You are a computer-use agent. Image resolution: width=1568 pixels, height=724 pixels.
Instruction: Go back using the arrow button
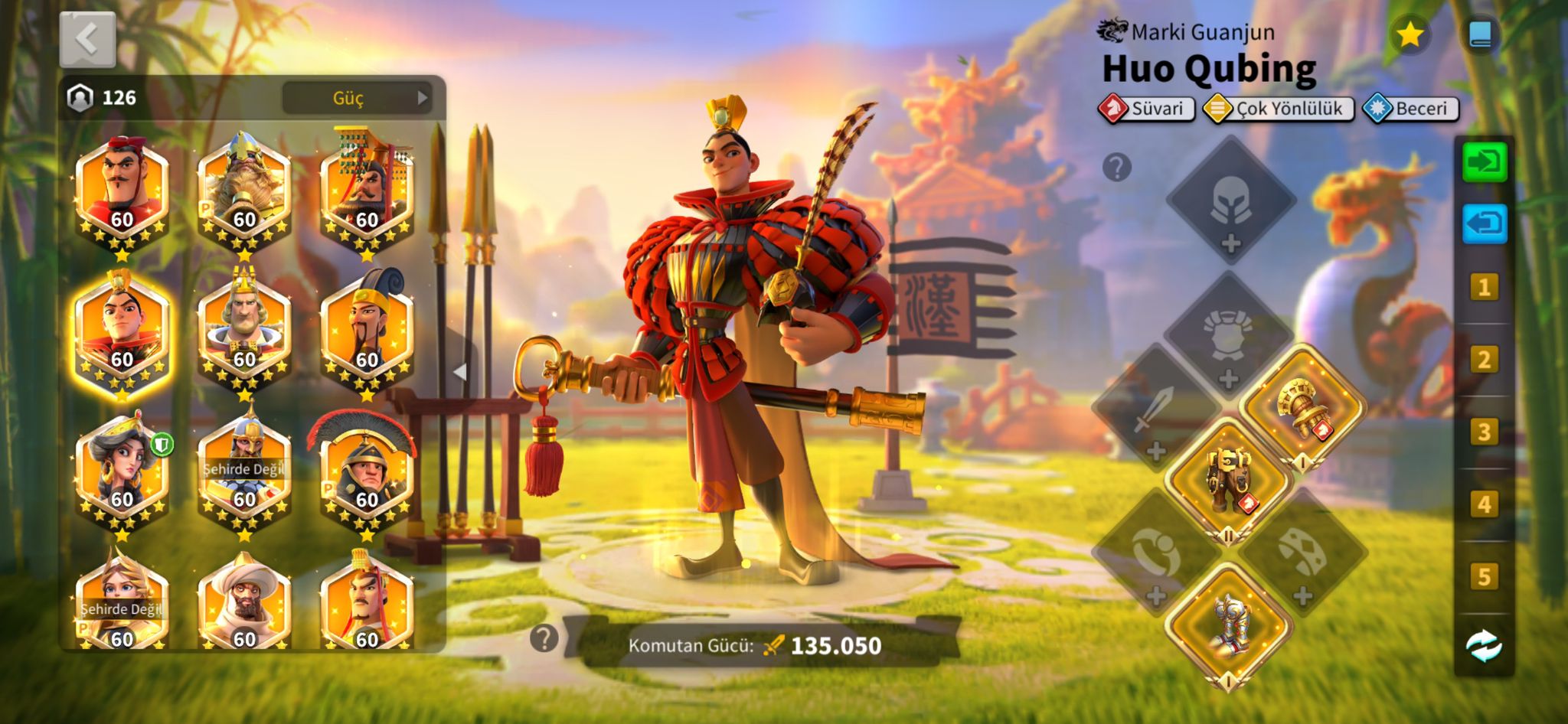coord(87,39)
